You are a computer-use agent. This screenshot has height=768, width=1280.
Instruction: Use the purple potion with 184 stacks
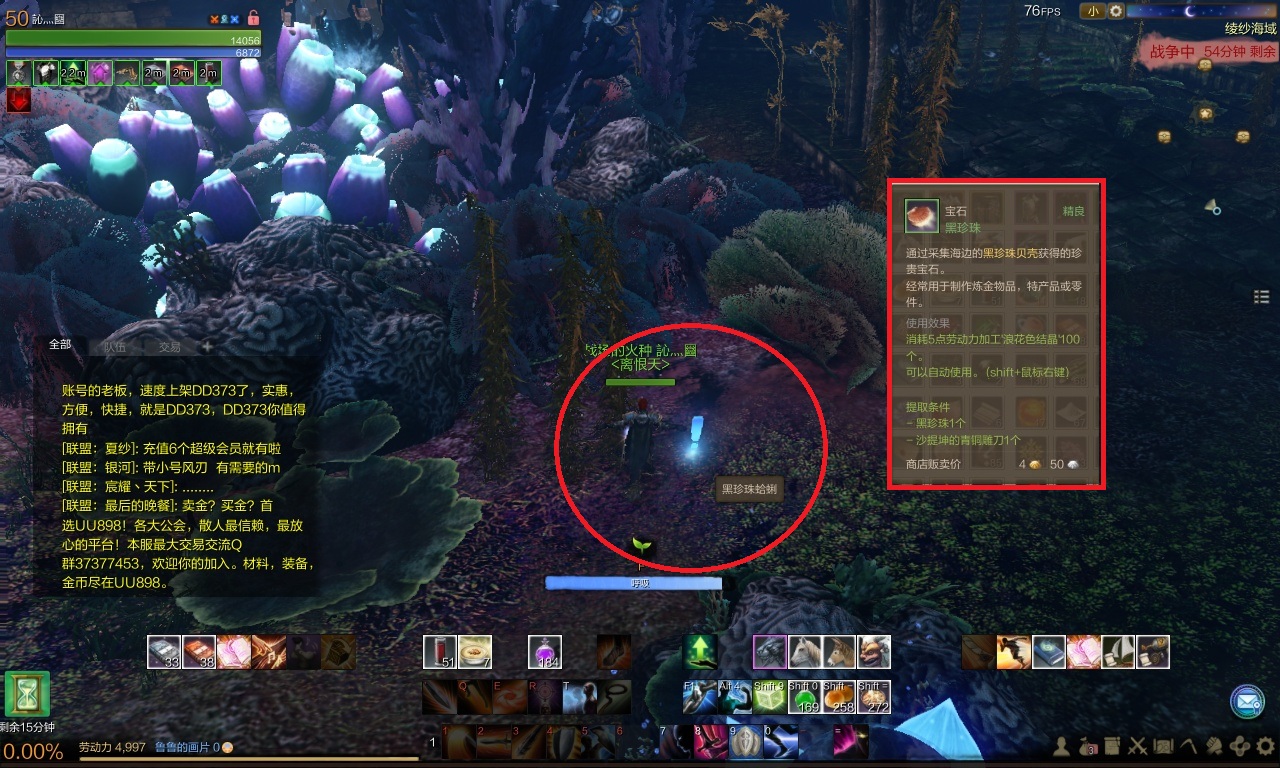pos(545,652)
